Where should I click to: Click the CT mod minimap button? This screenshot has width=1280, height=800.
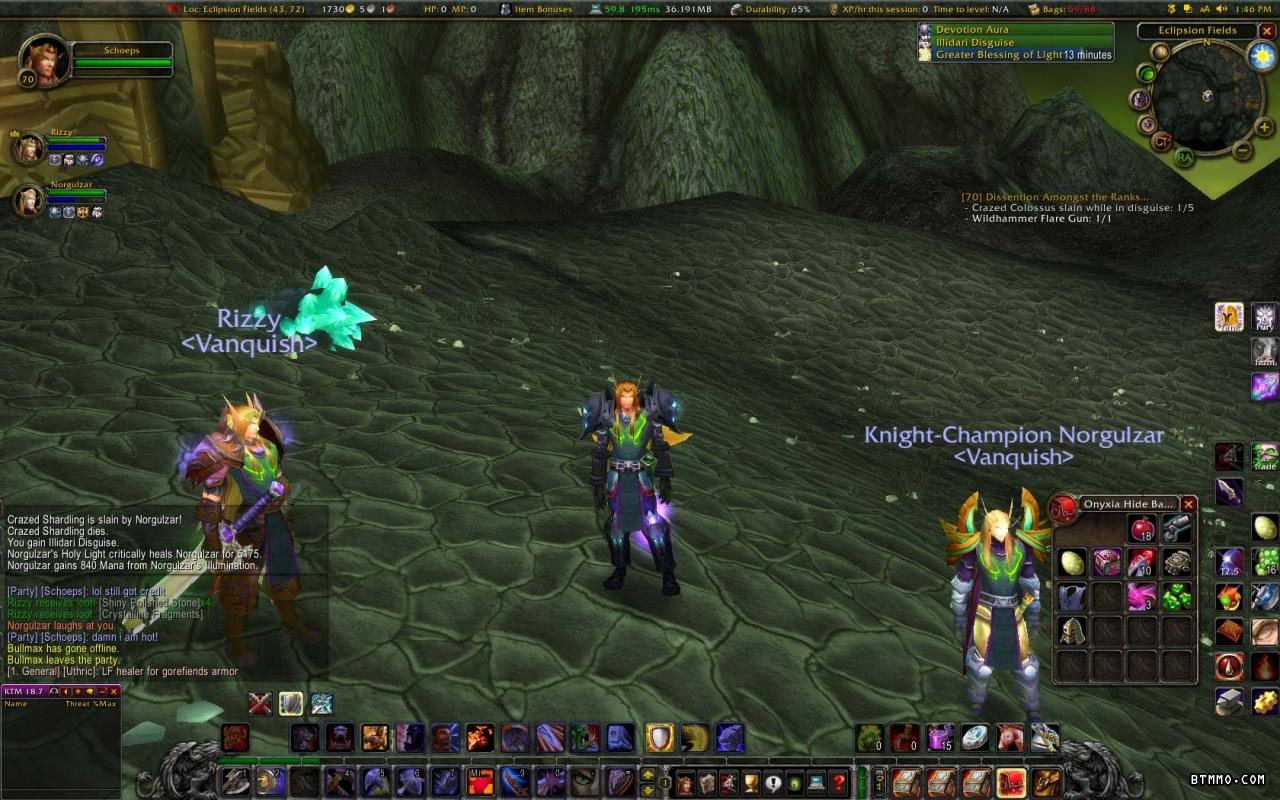tap(1162, 141)
